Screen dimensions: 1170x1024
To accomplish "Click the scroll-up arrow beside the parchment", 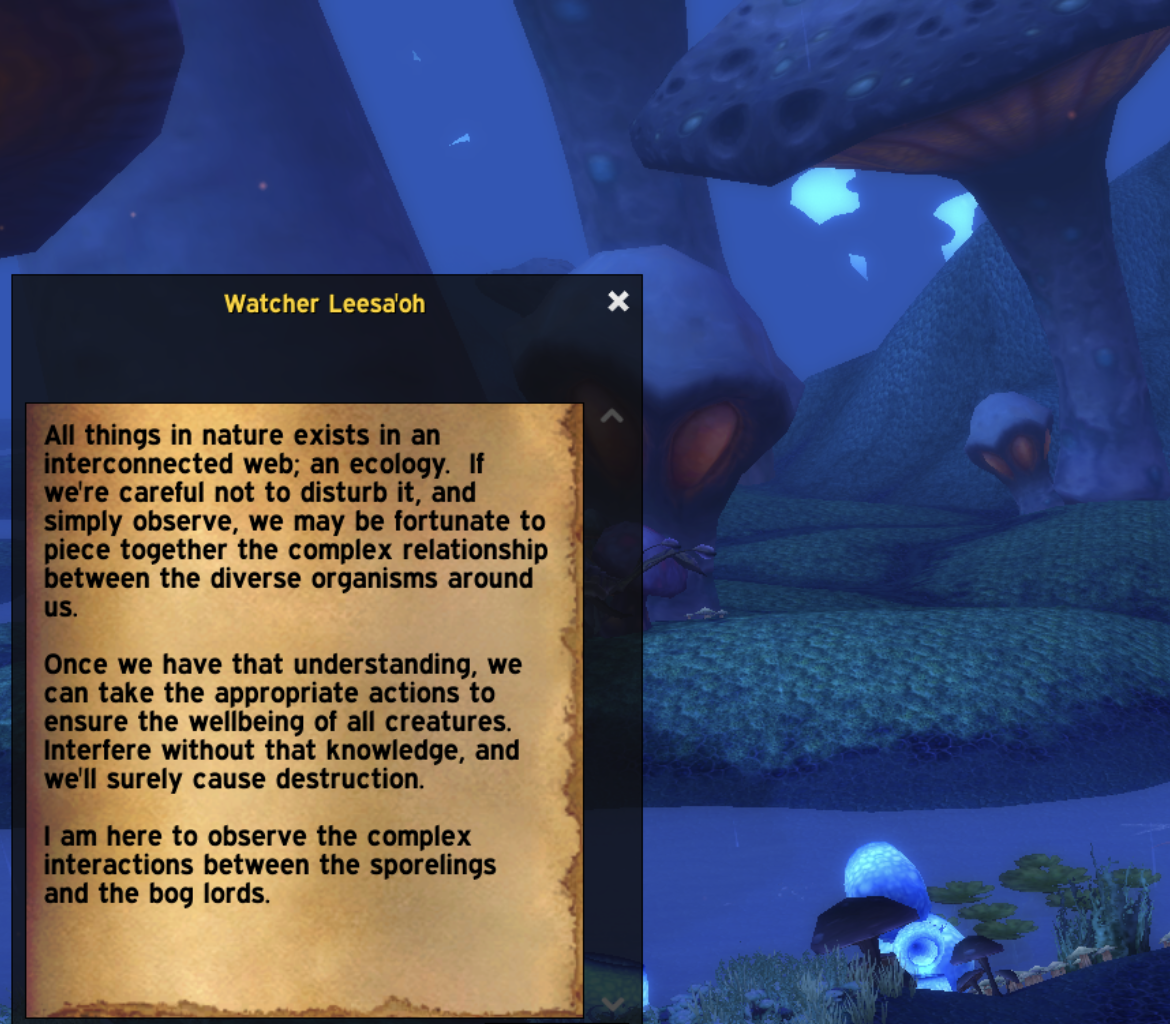I will (611, 416).
